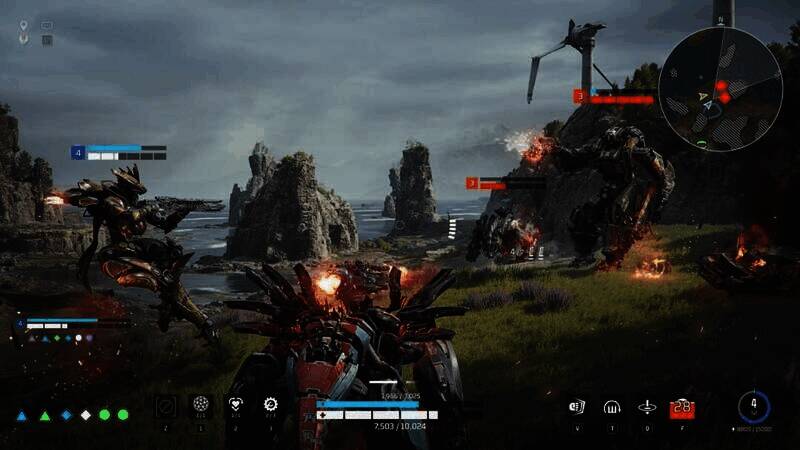Activate the dotted sphere ability icon
Screen dimensions: 800x450
click(201, 405)
